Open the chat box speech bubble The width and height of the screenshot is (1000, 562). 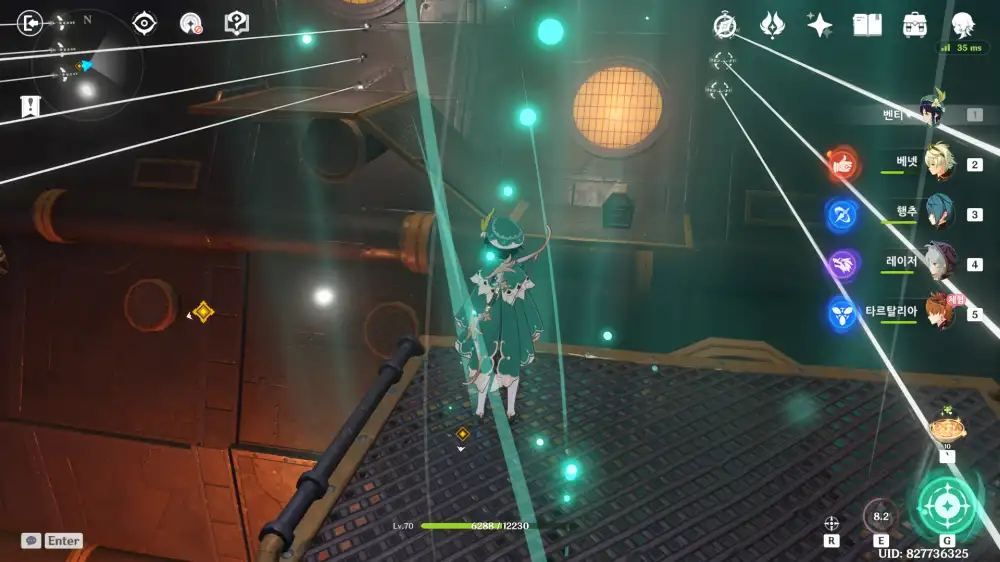tap(32, 540)
